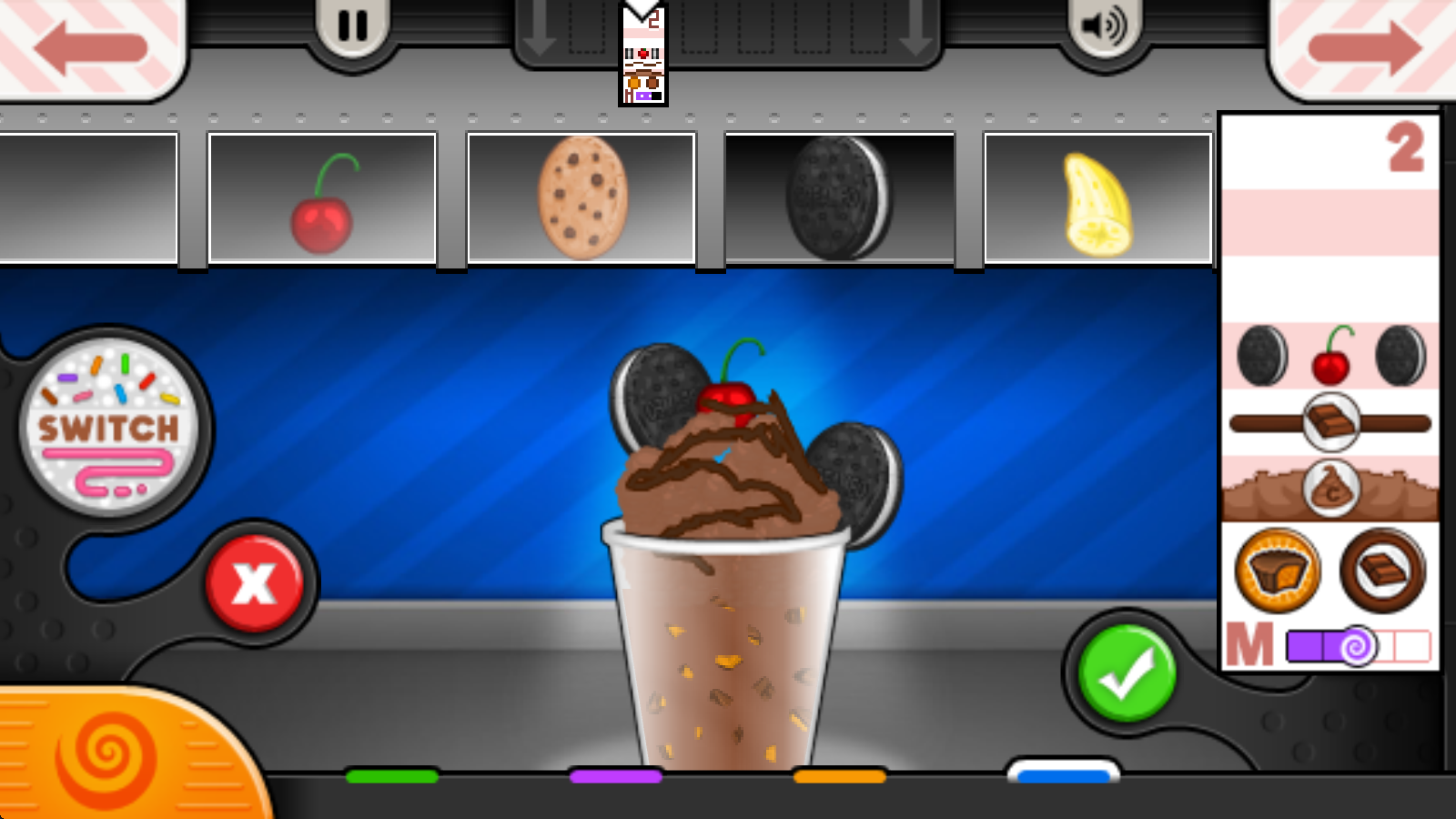Jump to the purple station marker
The image size is (1456, 819).
click(x=615, y=776)
